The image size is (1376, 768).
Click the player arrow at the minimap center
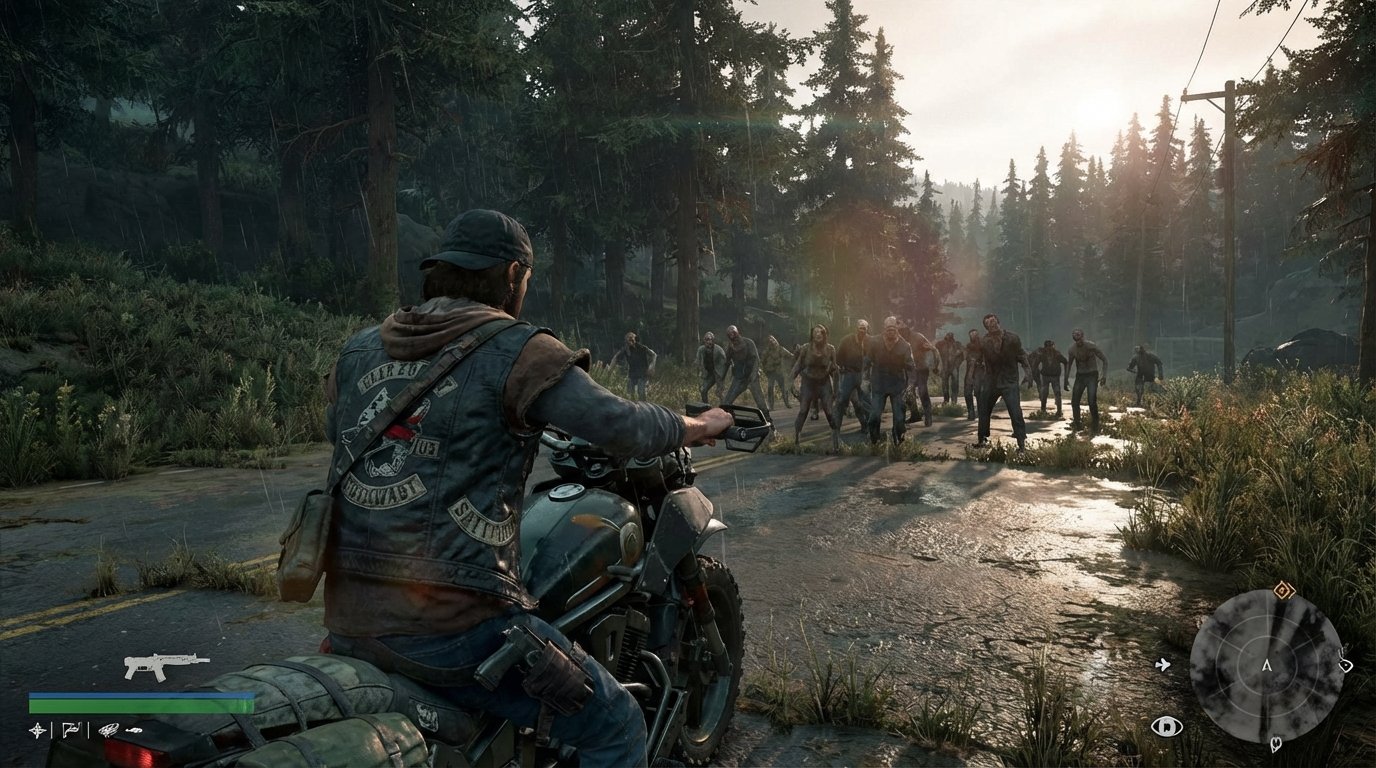1266,667
